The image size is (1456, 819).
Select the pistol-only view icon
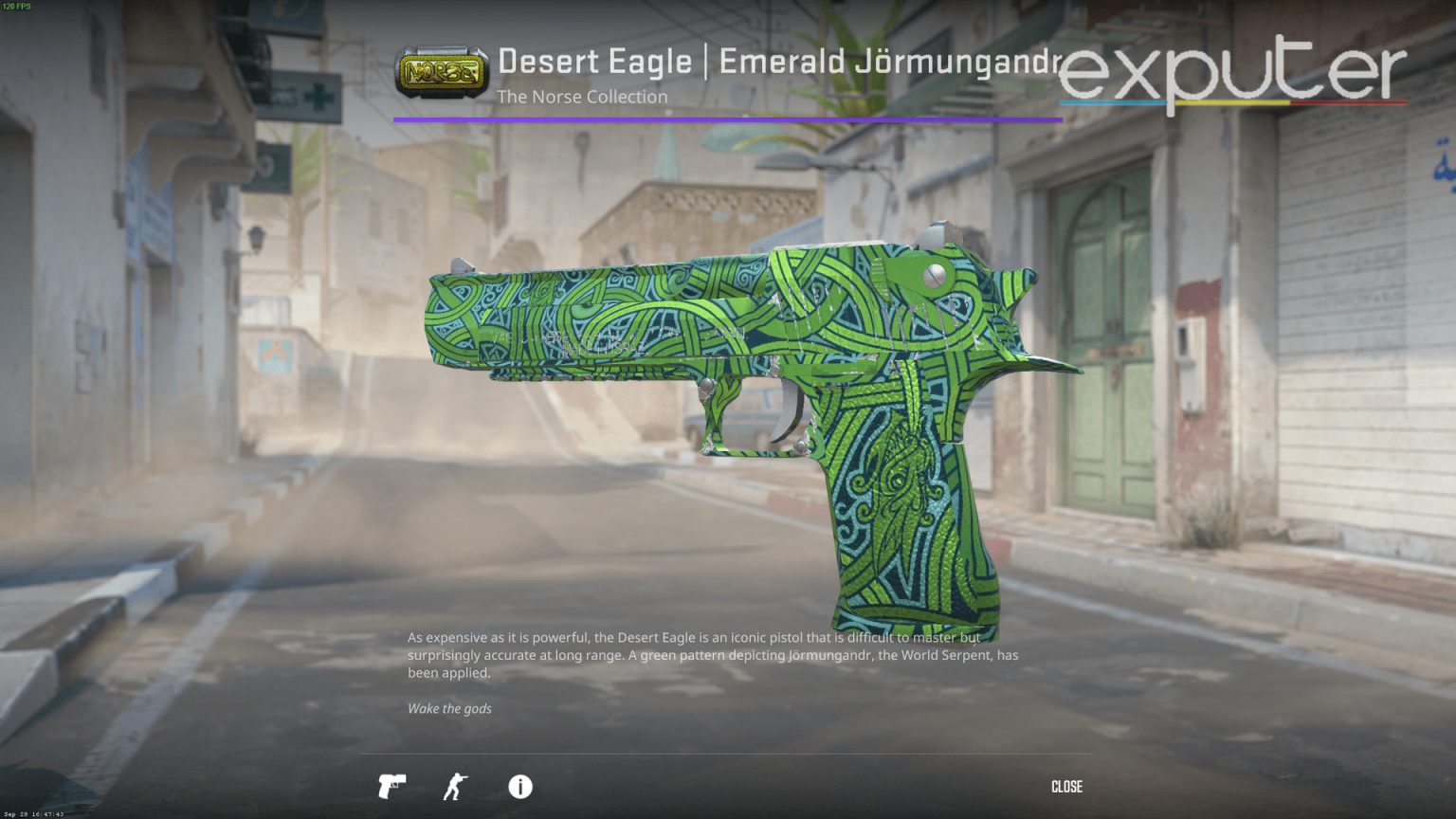point(391,787)
